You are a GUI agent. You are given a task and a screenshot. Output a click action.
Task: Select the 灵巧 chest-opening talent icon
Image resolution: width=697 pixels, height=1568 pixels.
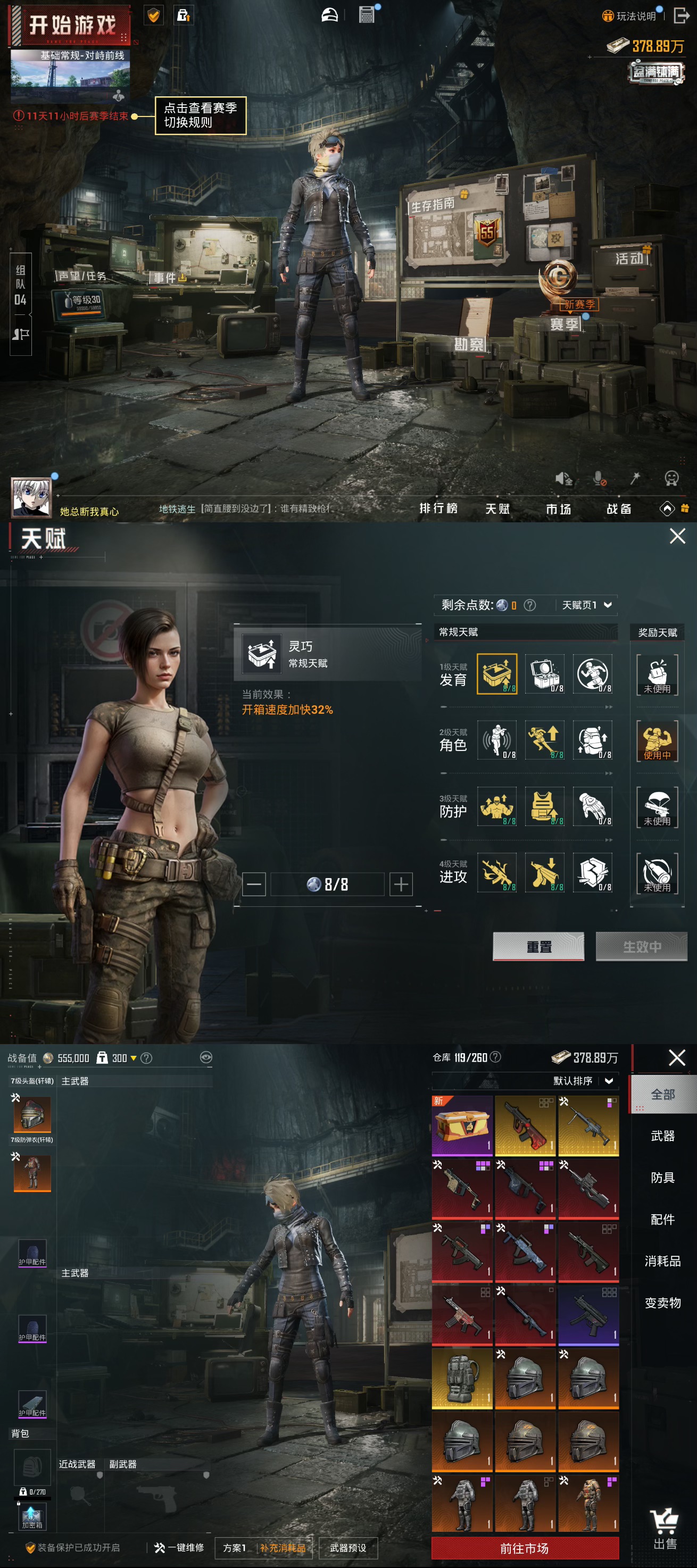(497, 674)
